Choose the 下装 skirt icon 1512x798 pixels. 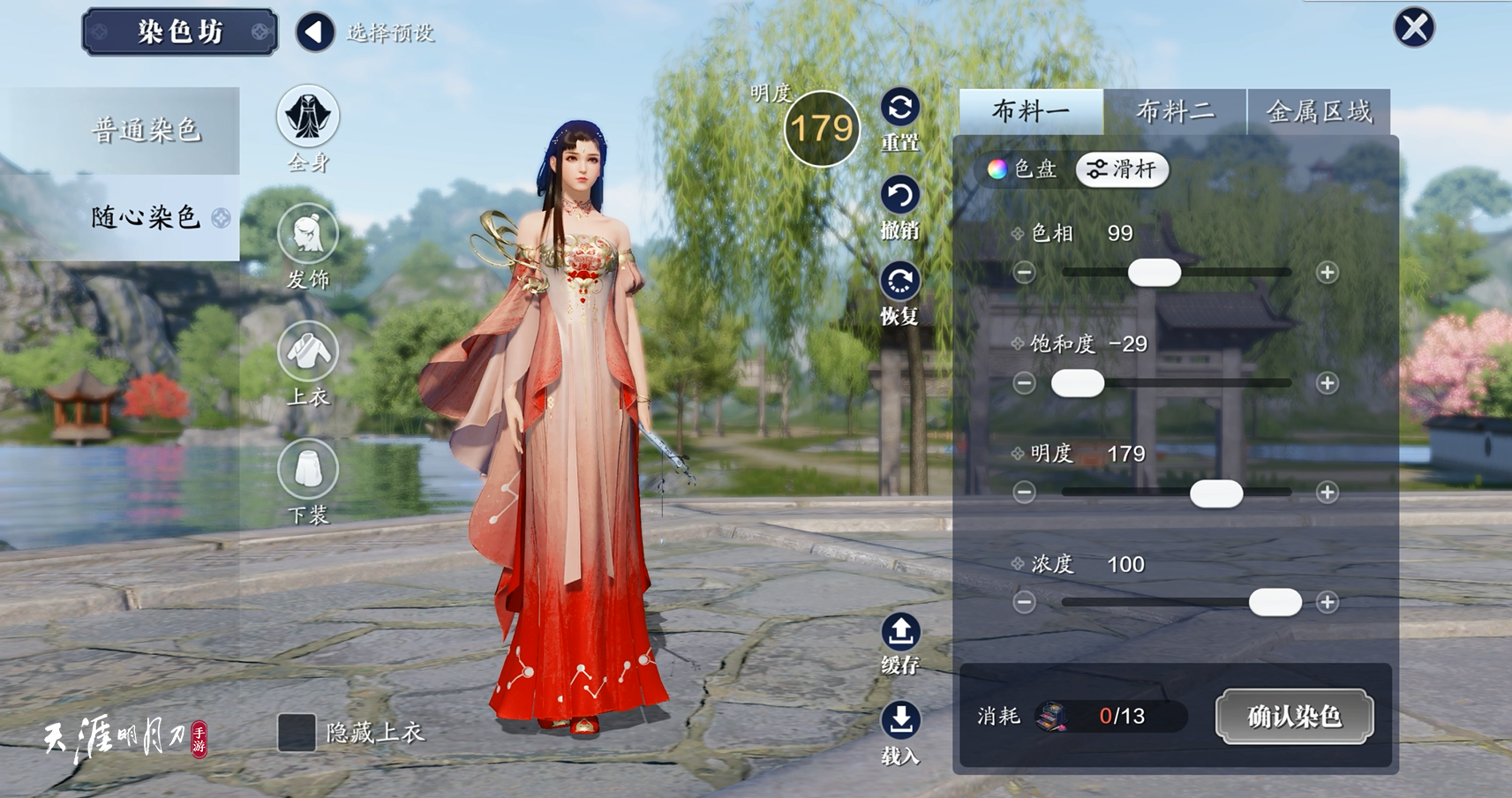click(308, 470)
